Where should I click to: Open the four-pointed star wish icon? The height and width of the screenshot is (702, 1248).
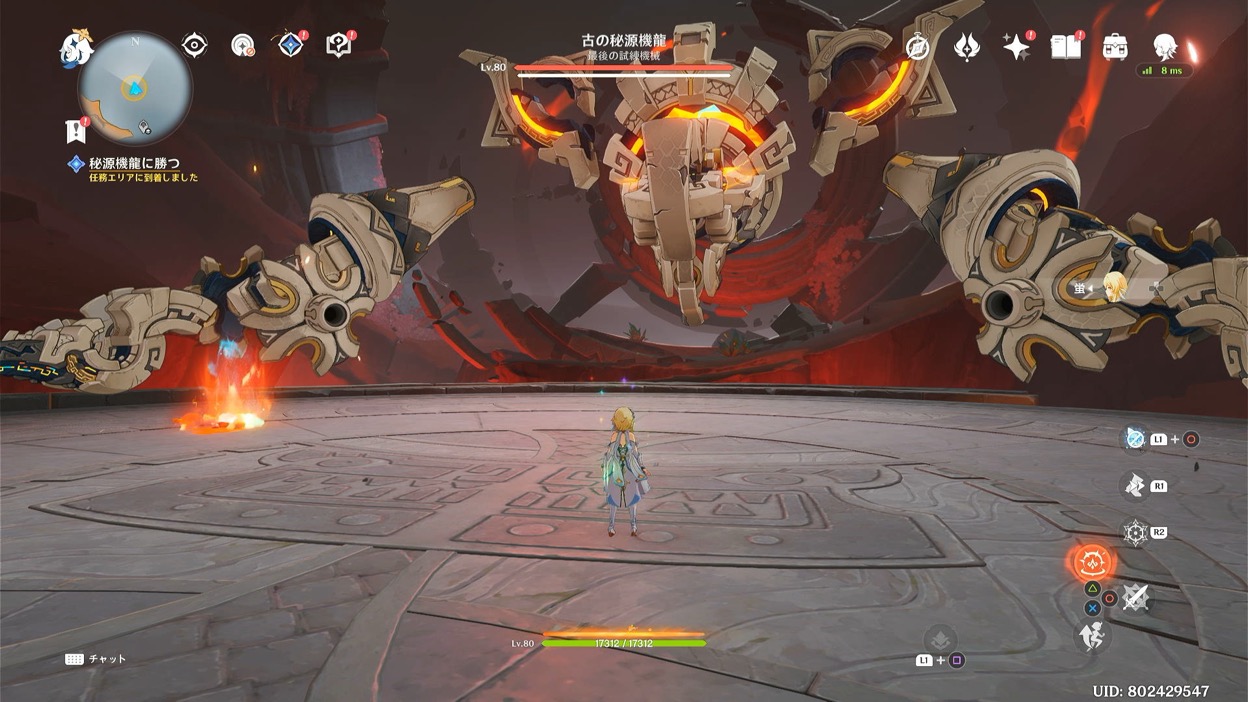tap(1016, 46)
